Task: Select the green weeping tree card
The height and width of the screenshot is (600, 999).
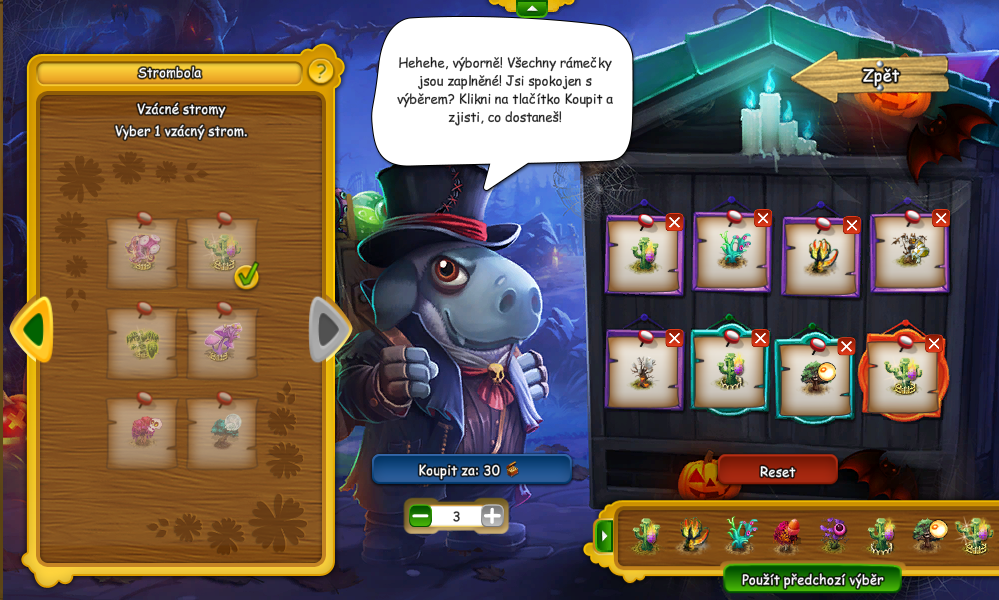Action: pos(141,342)
